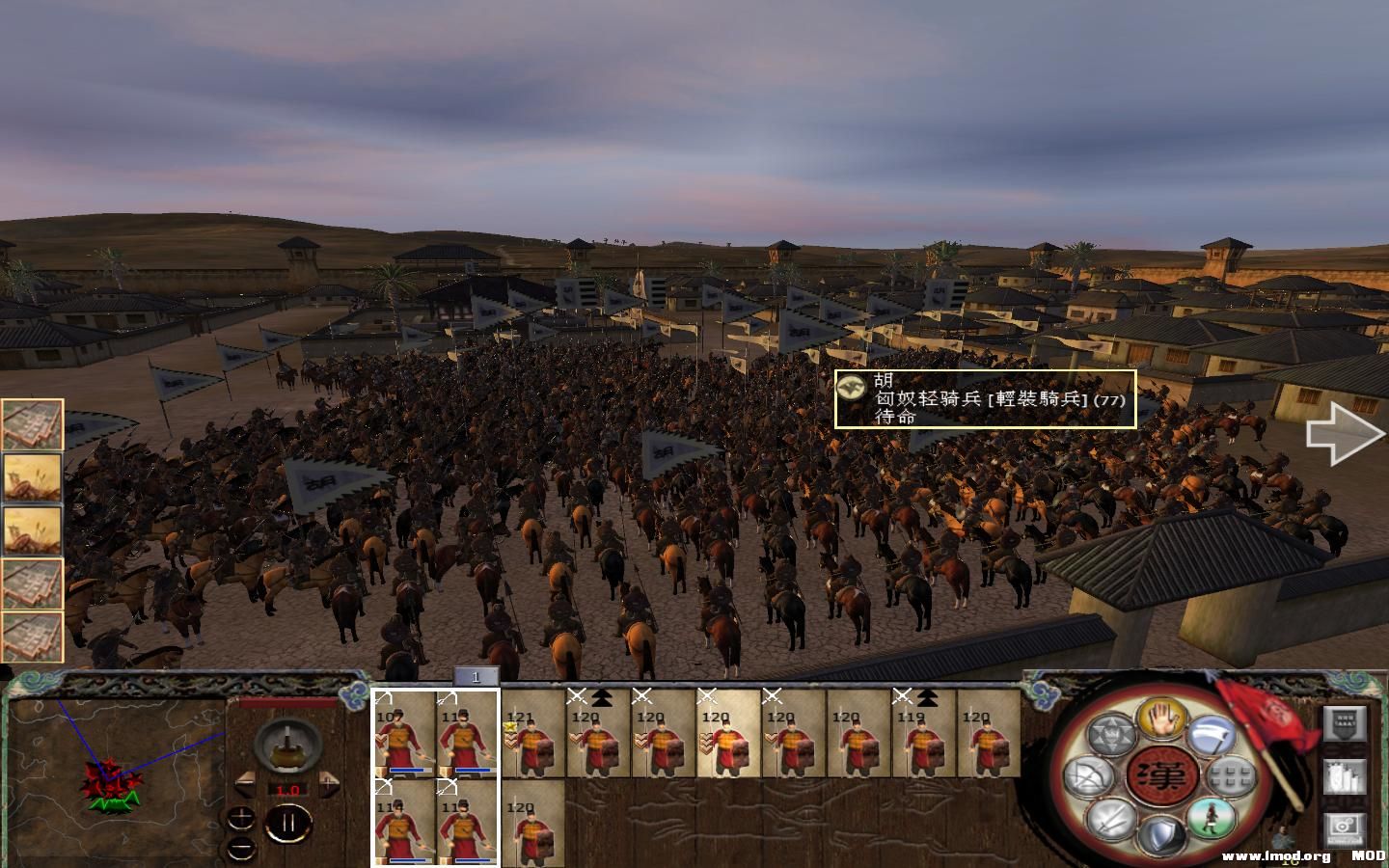The height and width of the screenshot is (868, 1389).
Task: Pause the battle
Action: (x=287, y=825)
